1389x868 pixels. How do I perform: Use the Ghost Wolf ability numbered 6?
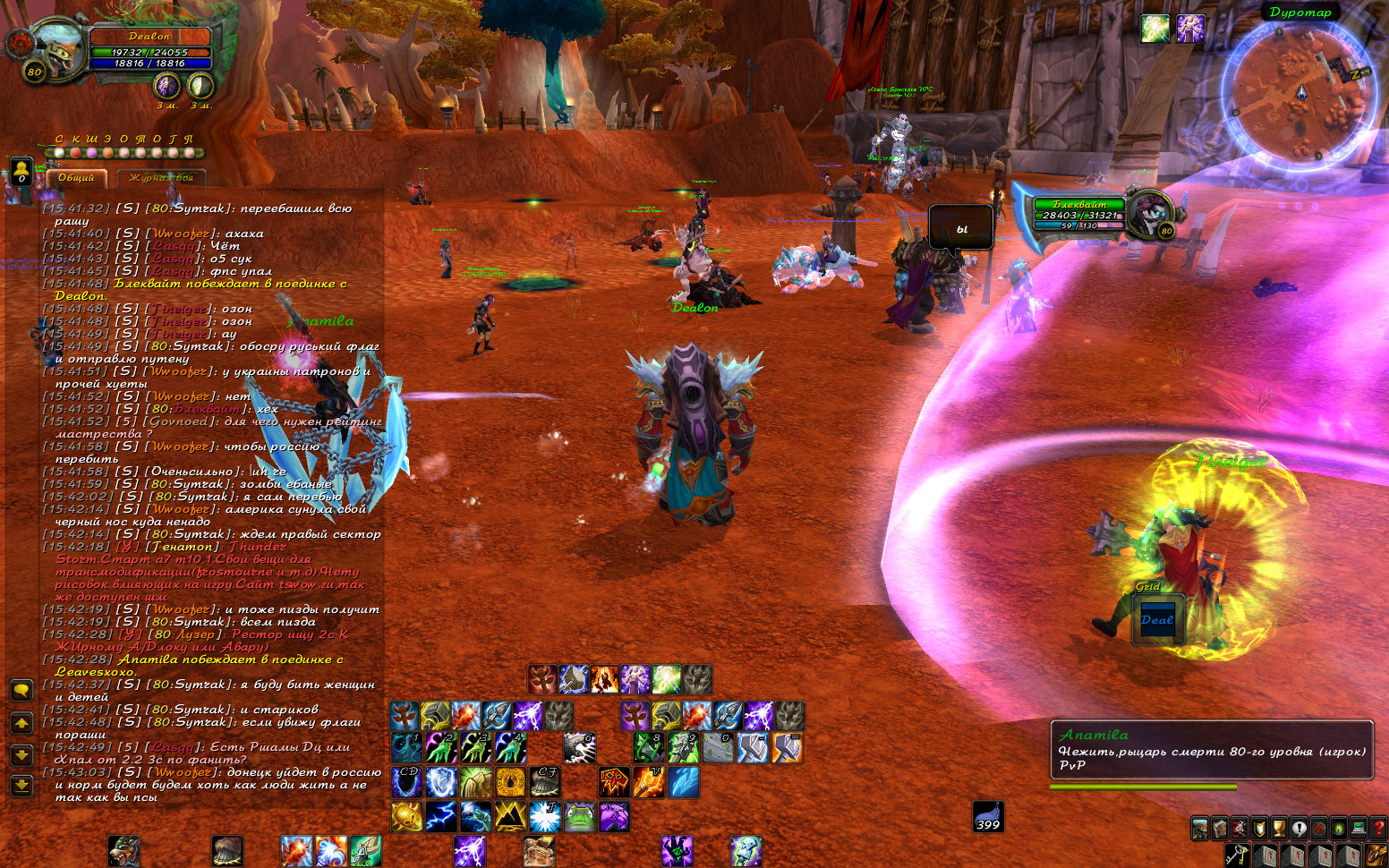pyautogui.click(x=578, y=747)
